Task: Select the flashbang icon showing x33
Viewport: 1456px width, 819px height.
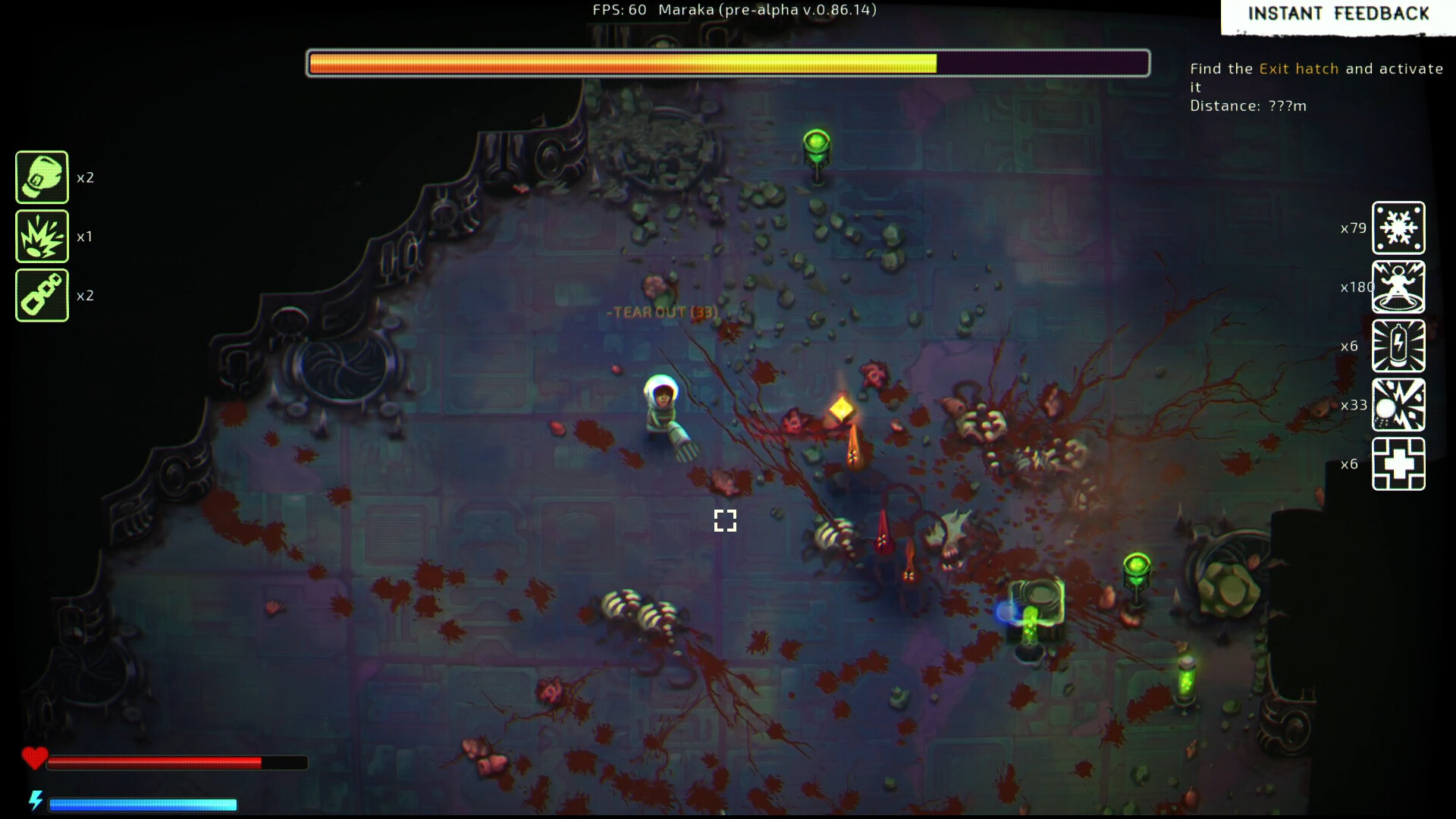Action: click(x=1398, y=405)
